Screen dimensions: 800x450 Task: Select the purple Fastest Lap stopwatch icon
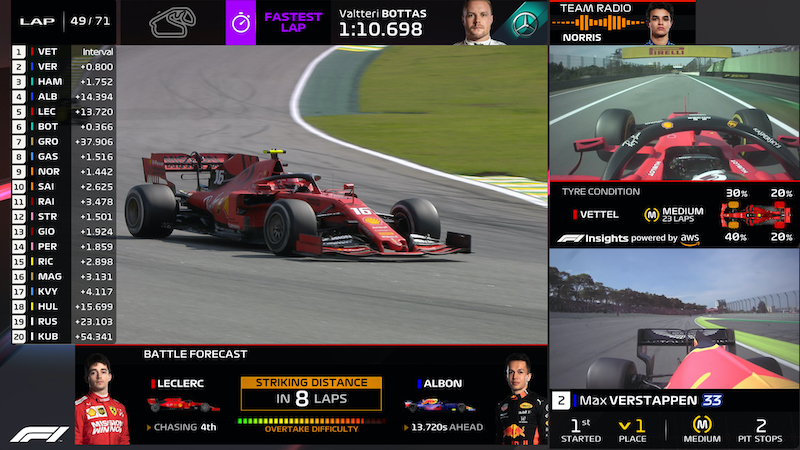pos(241,22)
